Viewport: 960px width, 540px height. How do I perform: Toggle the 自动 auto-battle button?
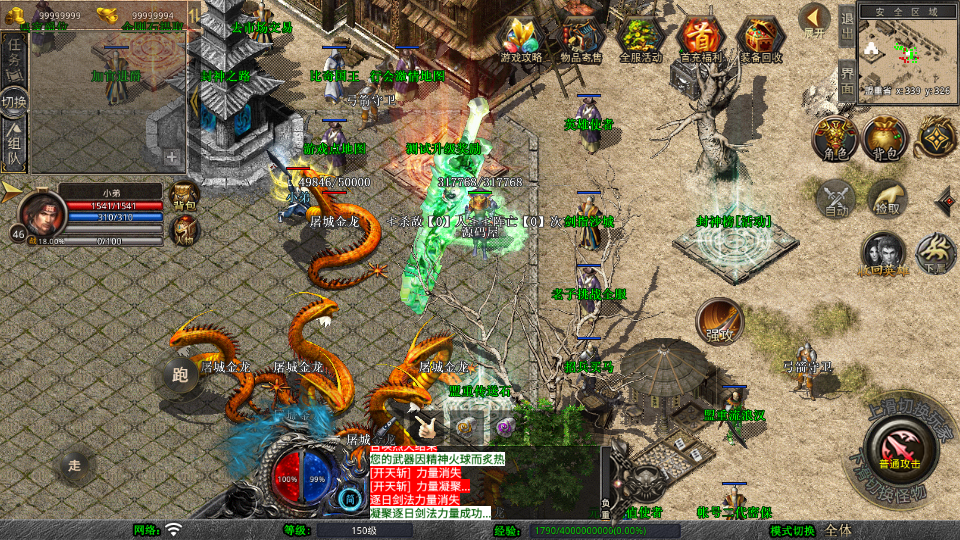[x=835, y=198]
